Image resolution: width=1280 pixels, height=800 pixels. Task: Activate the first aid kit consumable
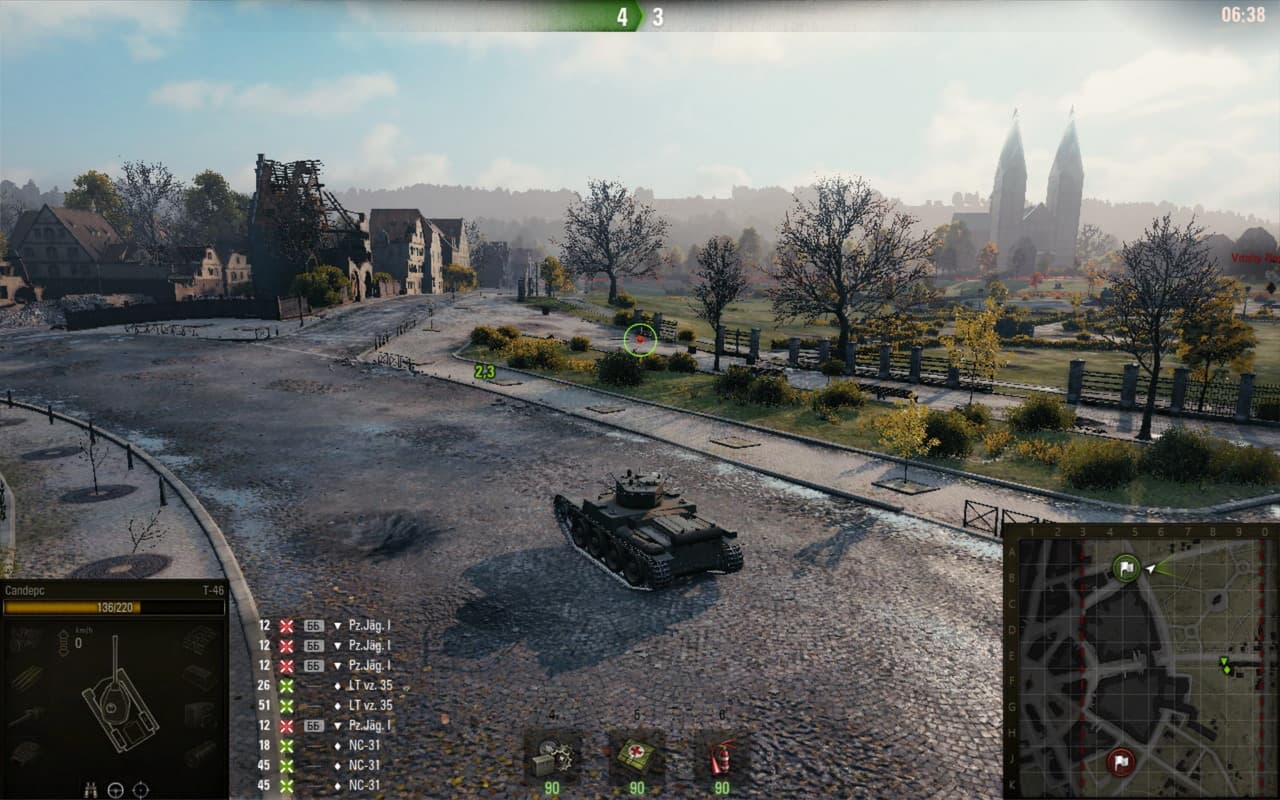coord(636,755)
